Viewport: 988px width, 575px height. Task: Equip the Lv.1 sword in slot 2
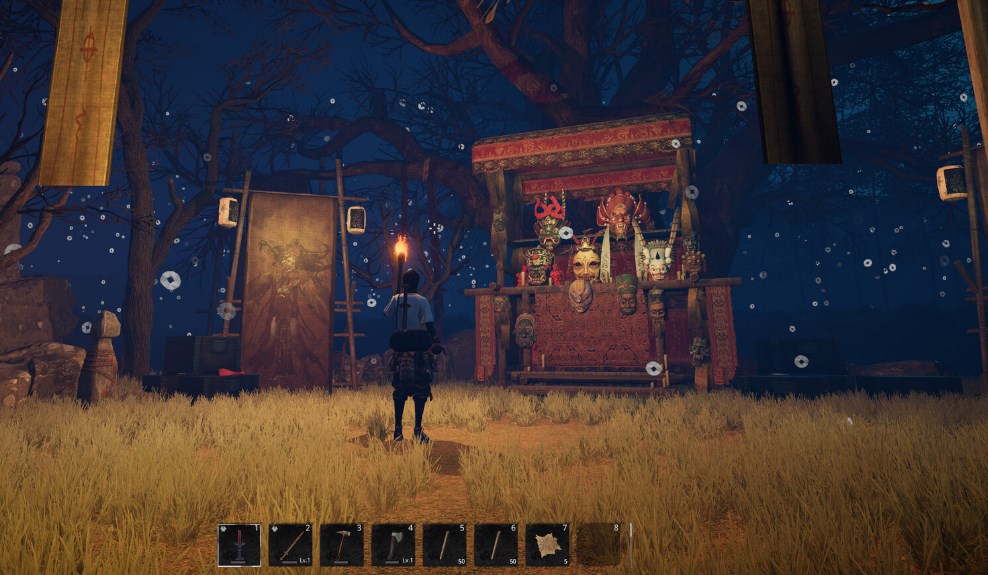click(x=290, y=545)
